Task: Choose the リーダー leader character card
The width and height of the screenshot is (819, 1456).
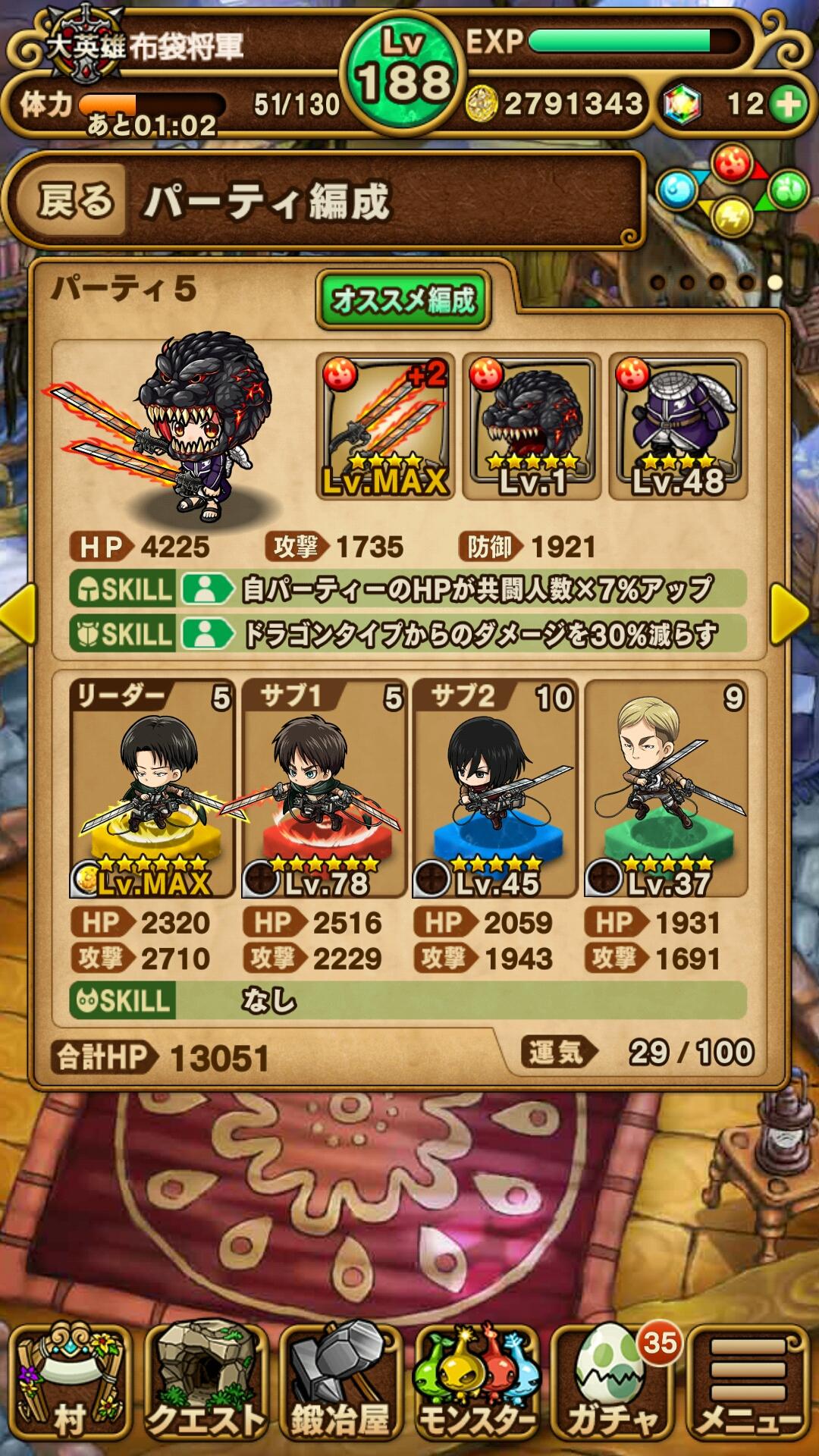Action: pyautogui.click(x=152, y=789)
